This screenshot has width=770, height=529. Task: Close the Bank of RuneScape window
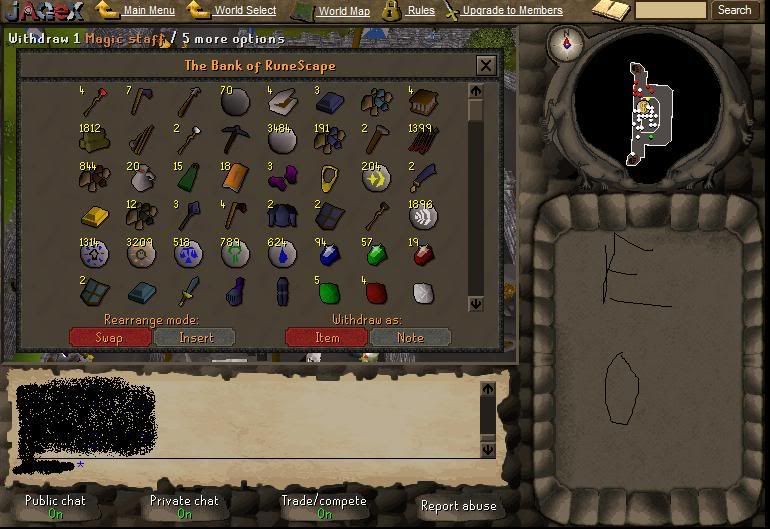coord(486,66)
